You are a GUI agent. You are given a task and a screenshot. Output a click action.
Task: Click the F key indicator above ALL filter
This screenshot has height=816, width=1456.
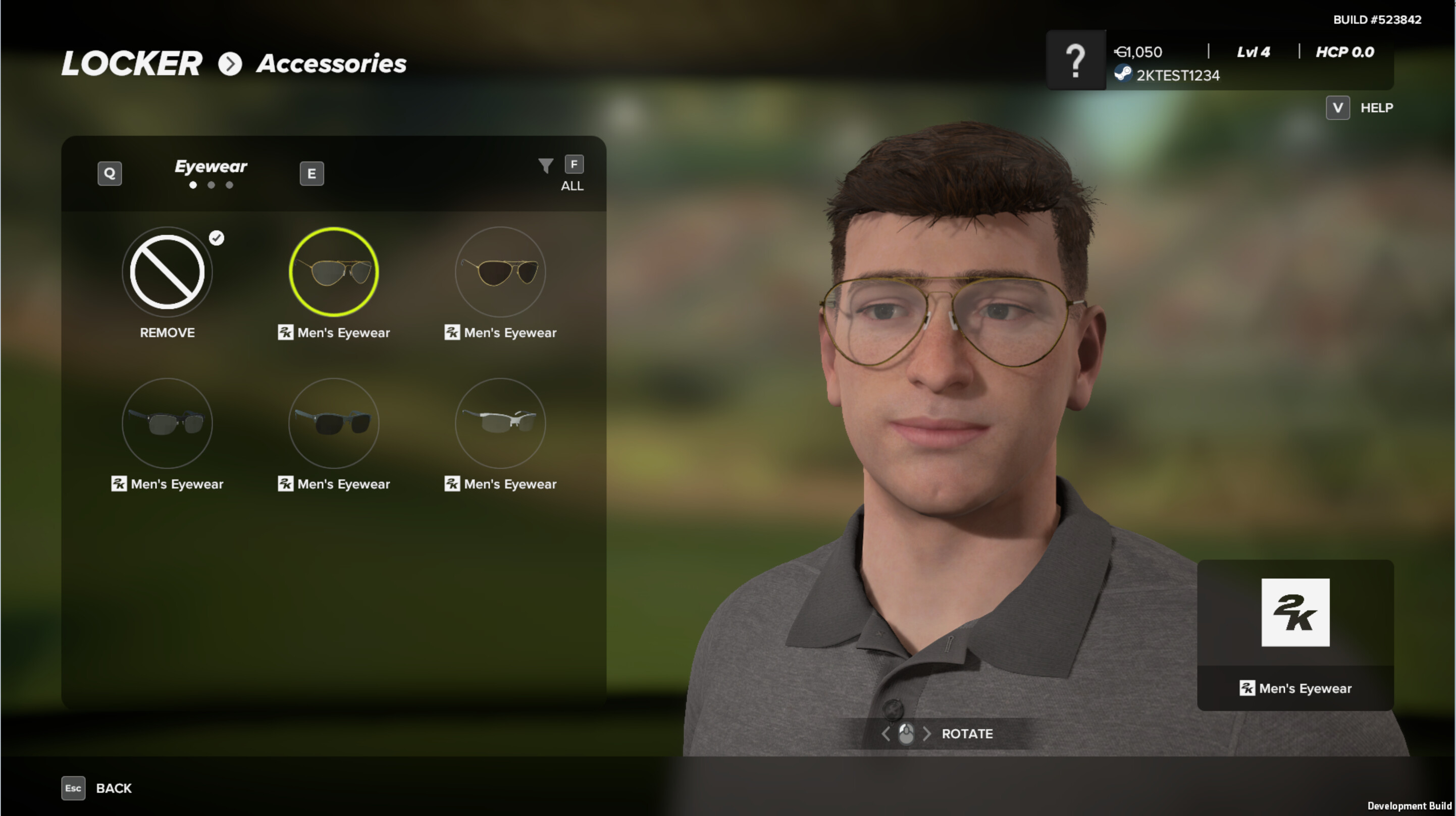(574, 164)
